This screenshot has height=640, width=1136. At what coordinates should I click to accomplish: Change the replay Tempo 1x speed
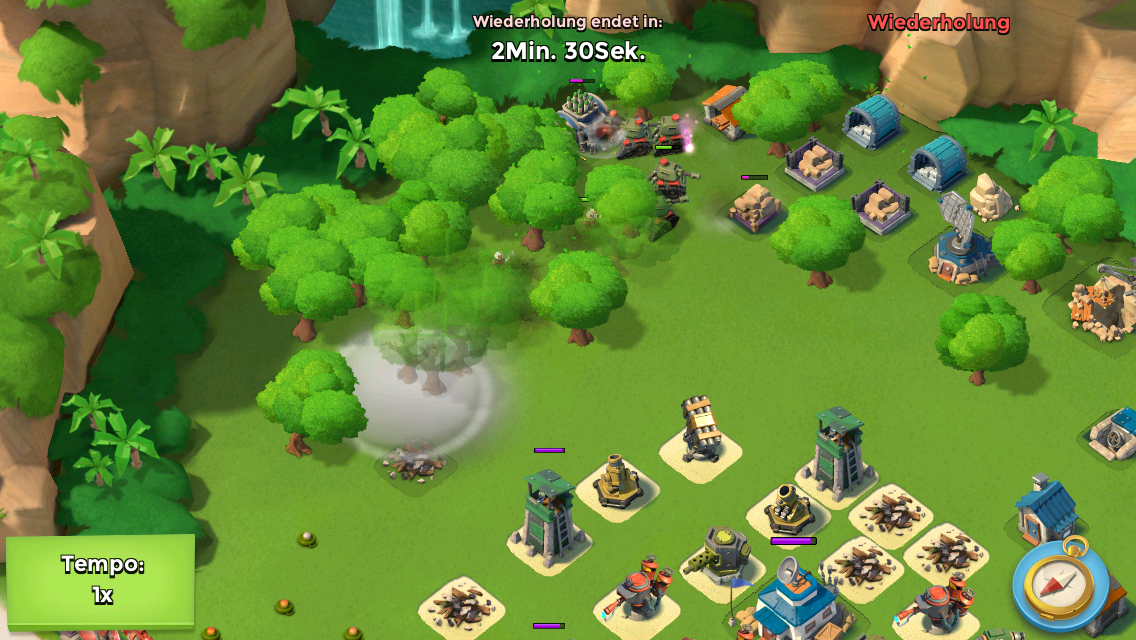point(101,580)
